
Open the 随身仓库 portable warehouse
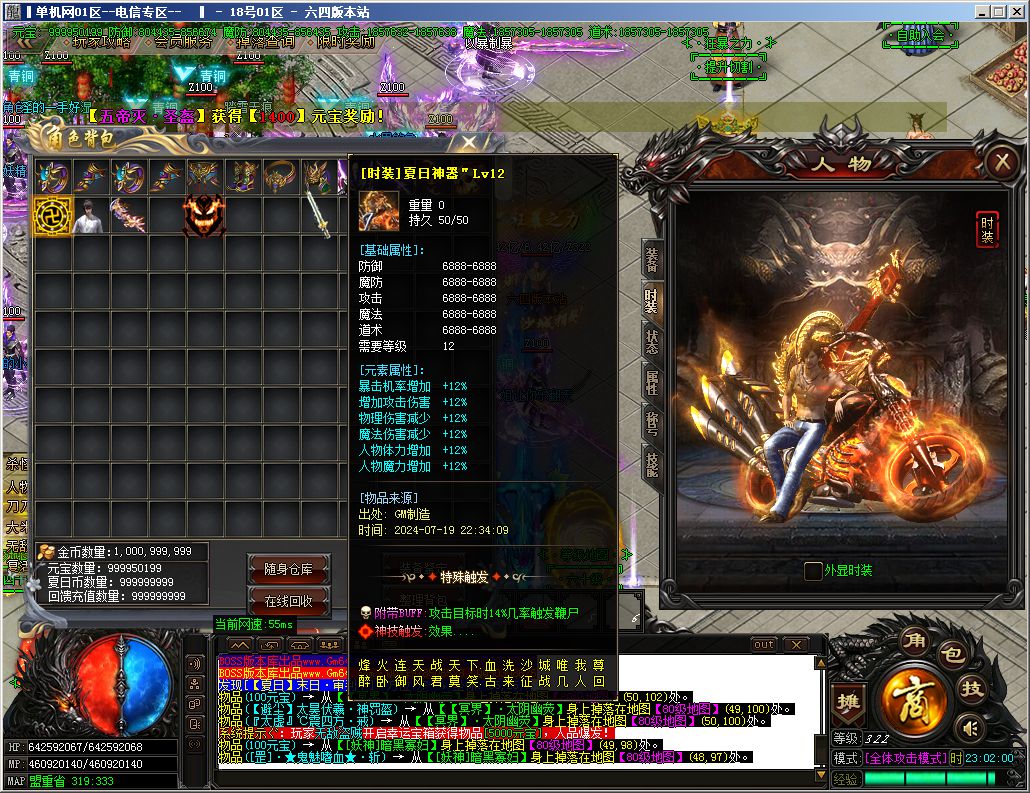tap(288, 569)
